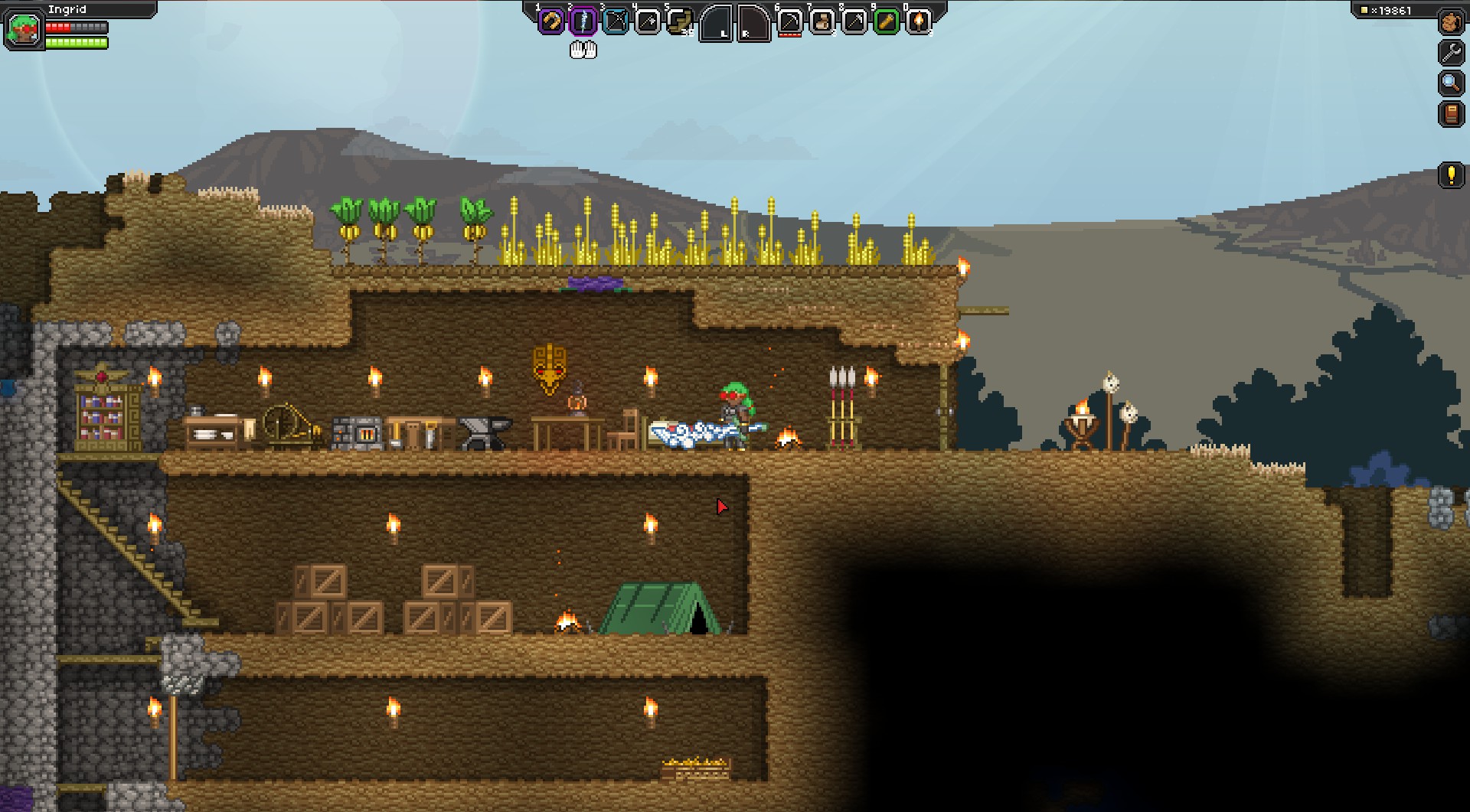Screen dimensions: 1470x812
Task: Select the flashlight in the green slot 9
Action: pyautogui.click(x=886, y=21)
